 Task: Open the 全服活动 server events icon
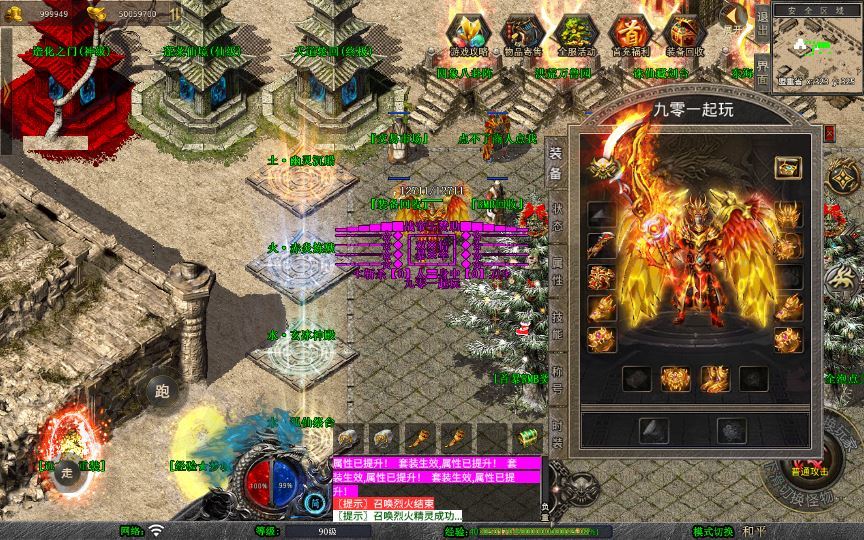pos(575,32)
